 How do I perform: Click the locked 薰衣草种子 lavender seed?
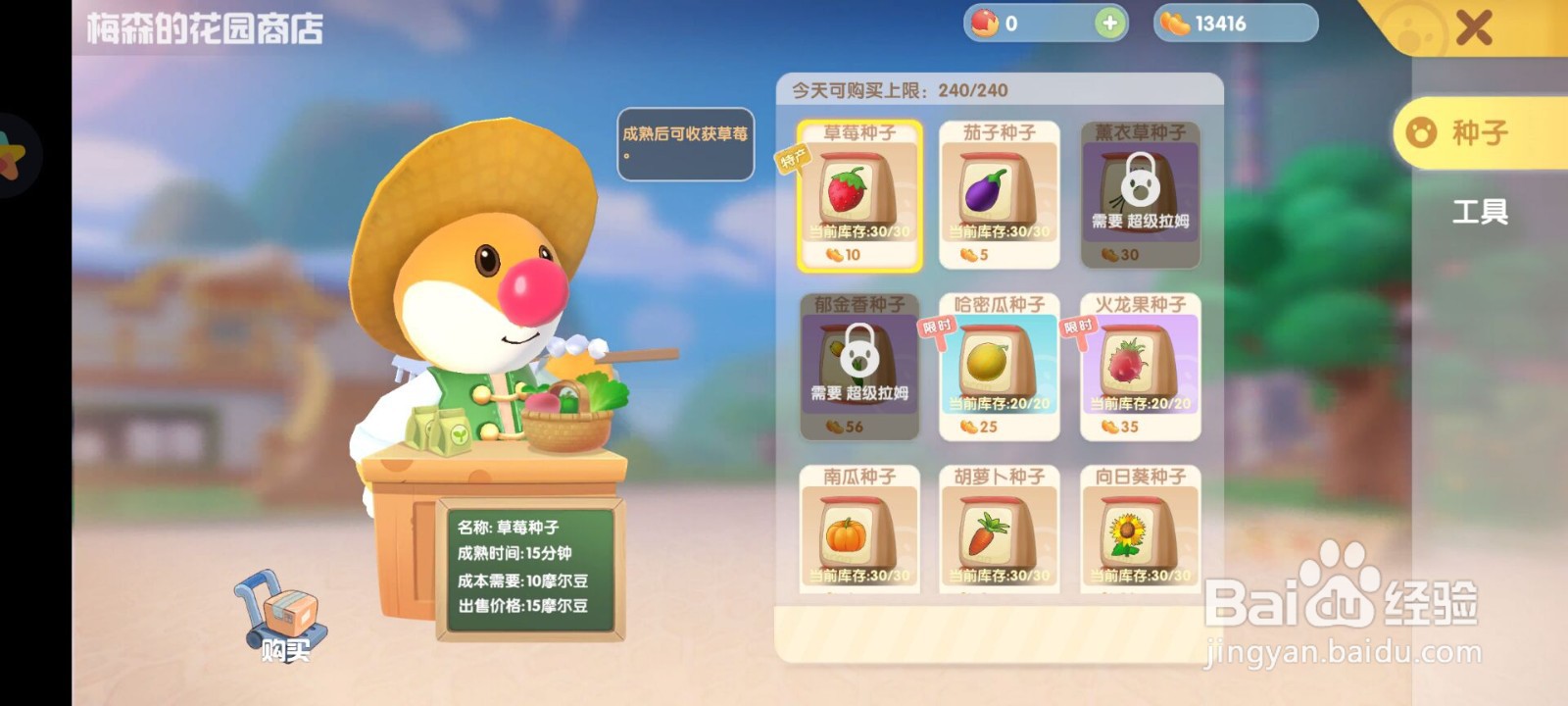coord(1140,196)
